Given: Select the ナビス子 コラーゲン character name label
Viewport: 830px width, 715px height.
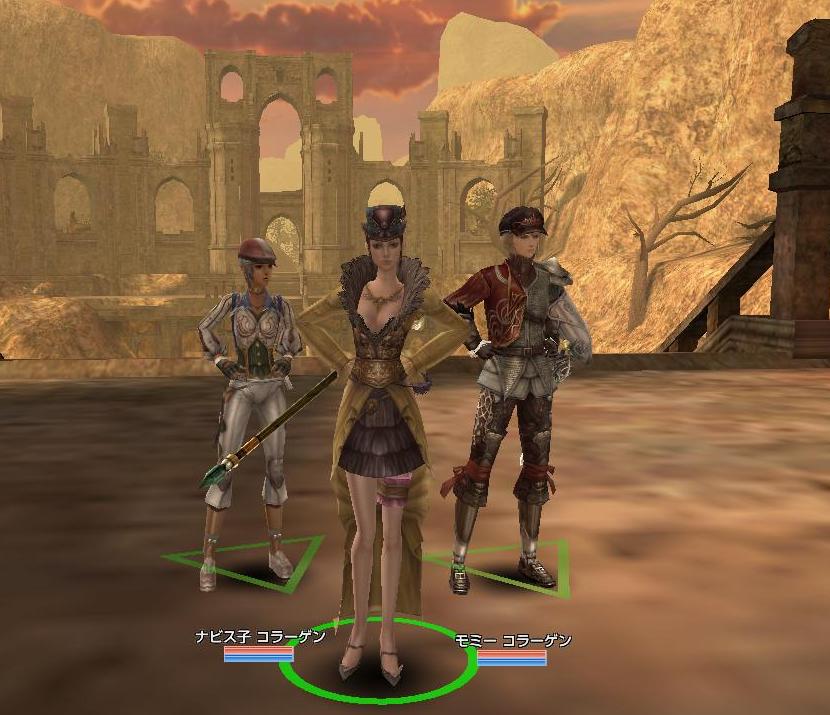Looking at the screenshot, I should pos(260,637).
